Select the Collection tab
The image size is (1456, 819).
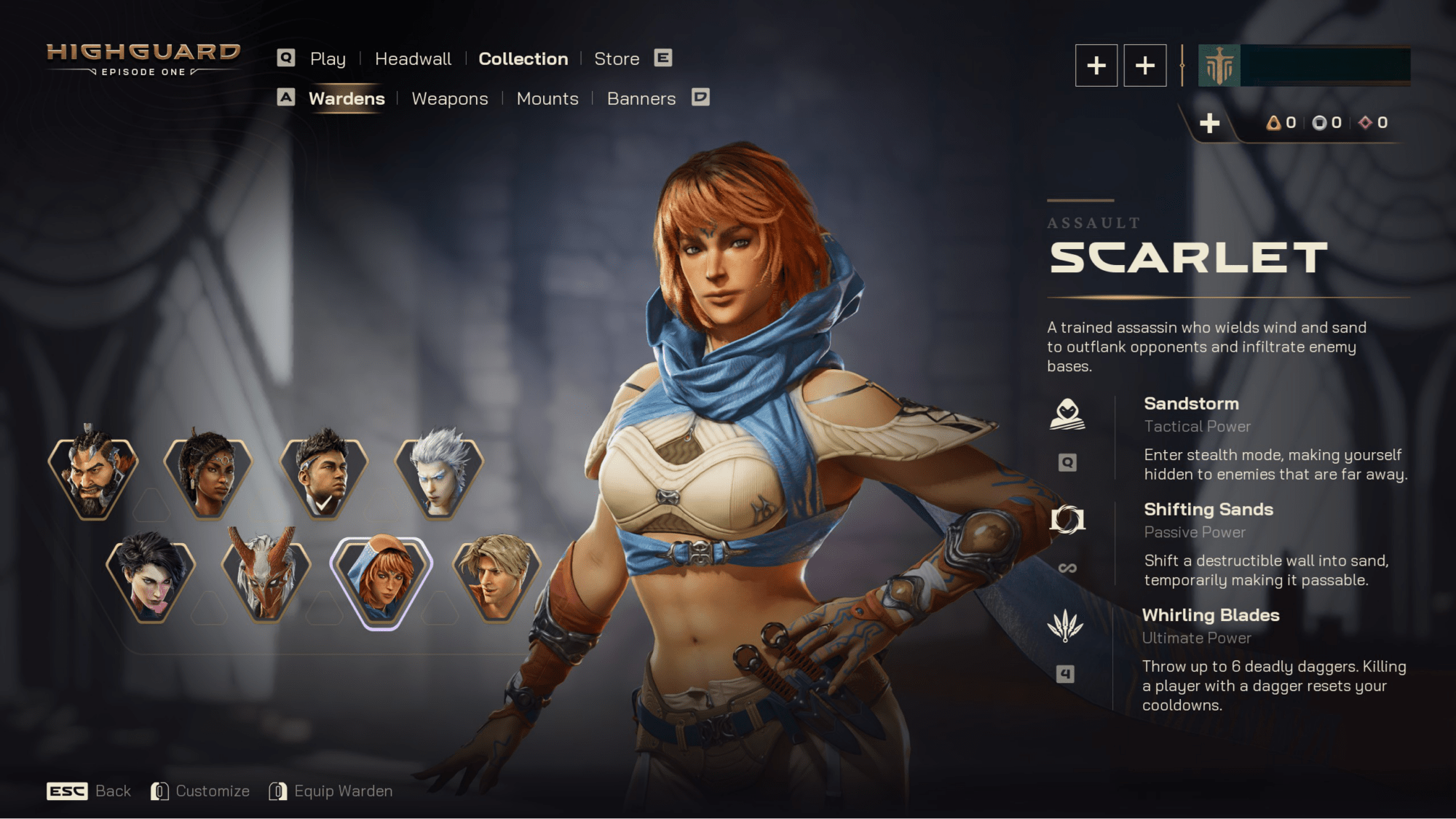click(523, 59)
